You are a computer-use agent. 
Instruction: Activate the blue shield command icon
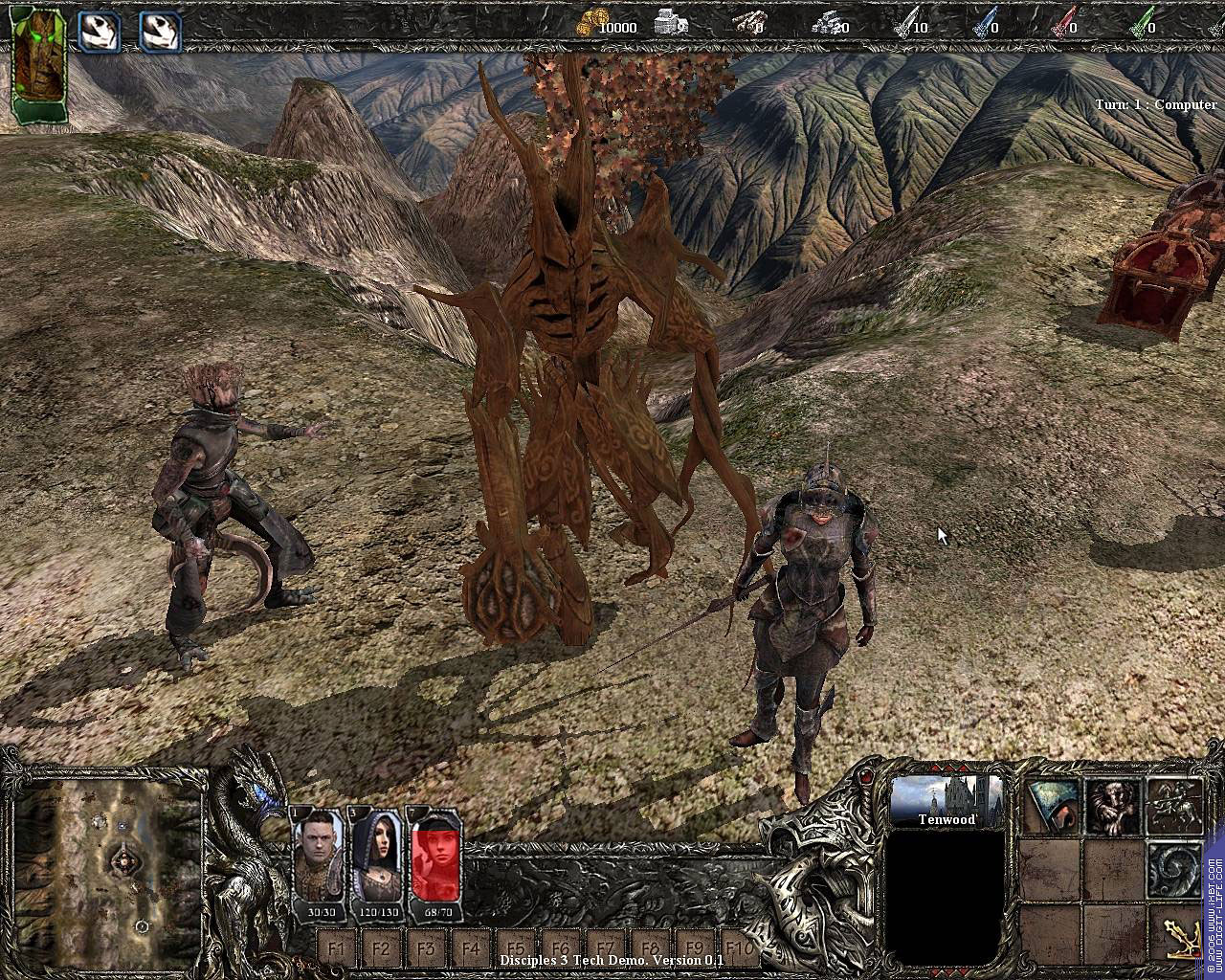(x=1051, y=807)
